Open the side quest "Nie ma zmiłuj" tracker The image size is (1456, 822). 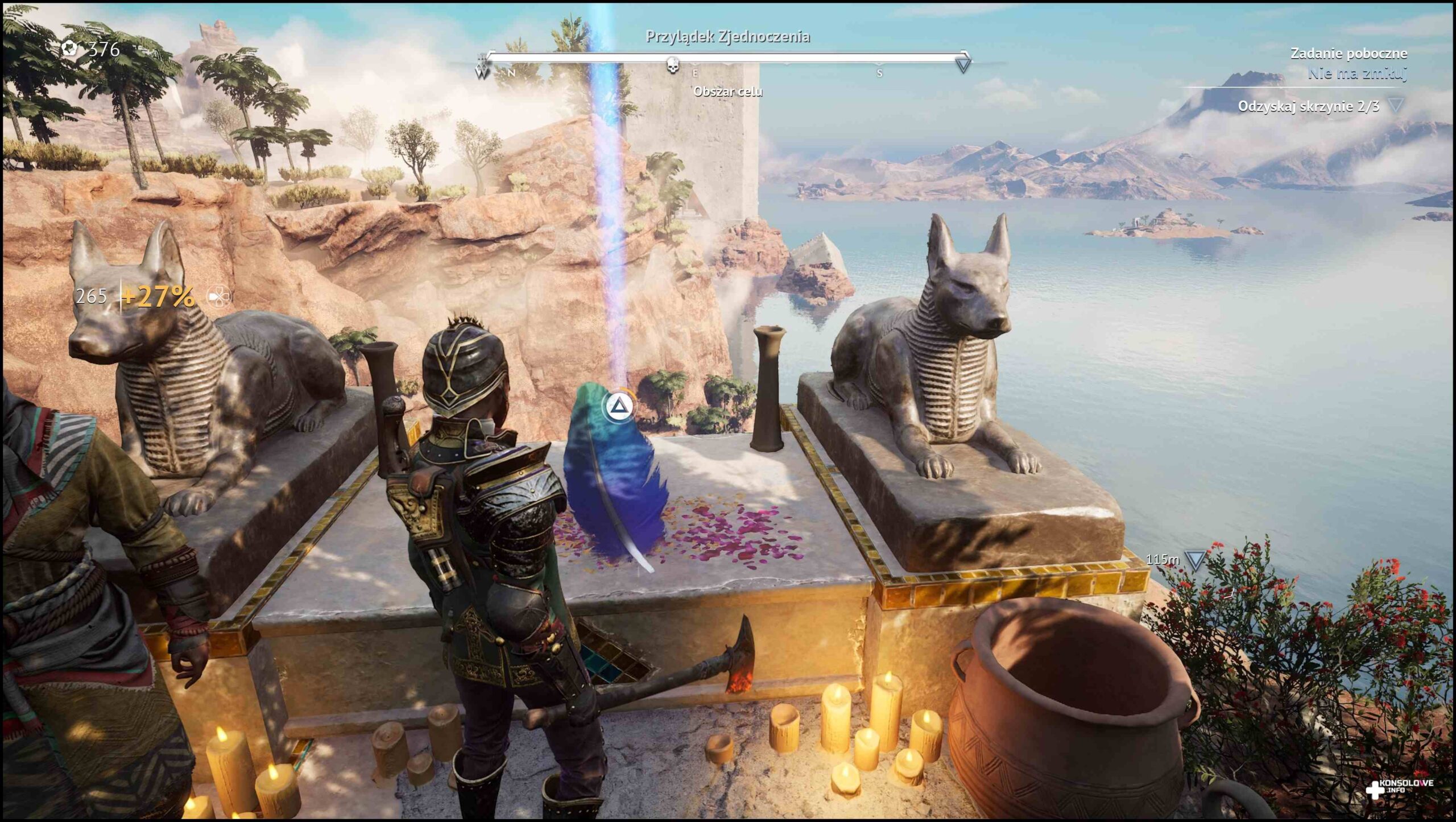pos(1356,73)
